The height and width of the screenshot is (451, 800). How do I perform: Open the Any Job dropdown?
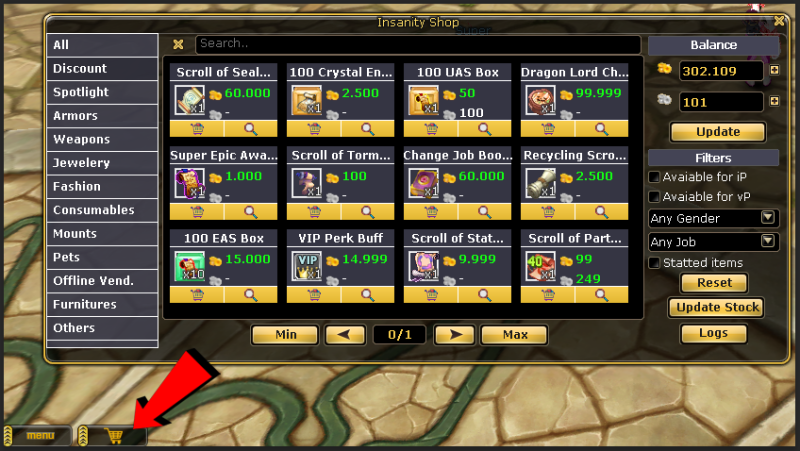(713, 241)
